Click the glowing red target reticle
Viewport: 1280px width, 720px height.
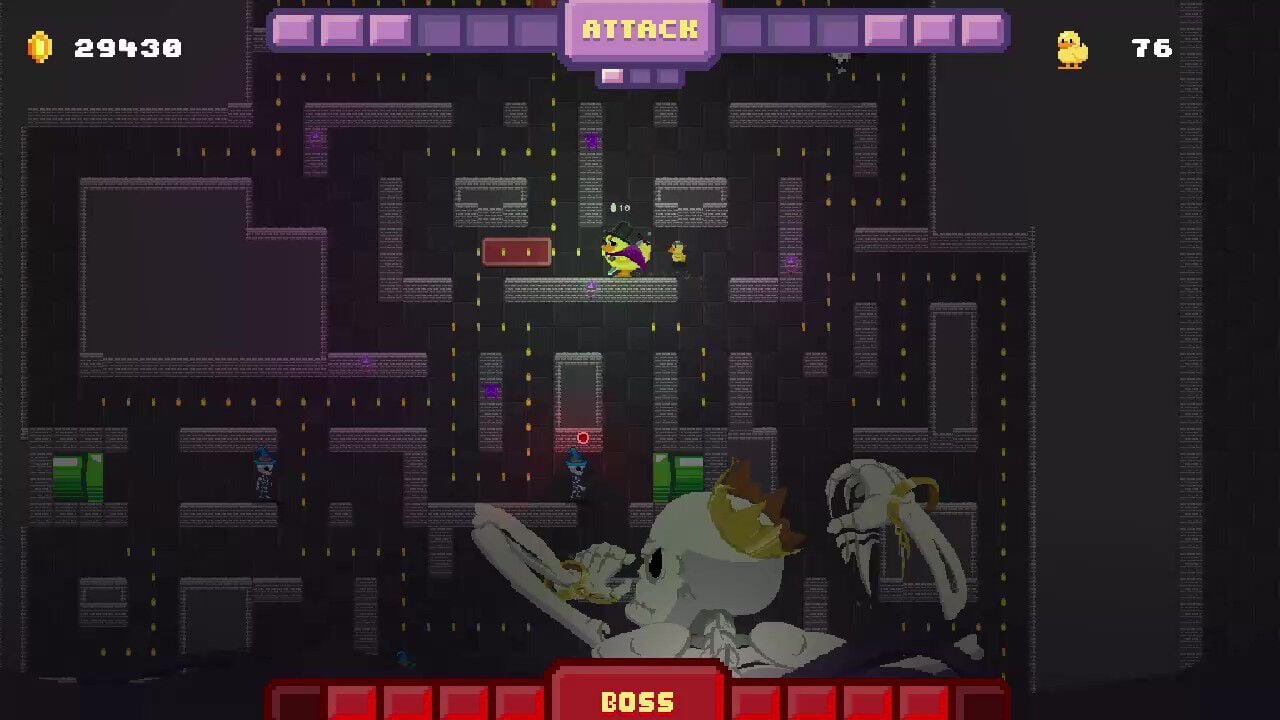(x=582, y=437)
